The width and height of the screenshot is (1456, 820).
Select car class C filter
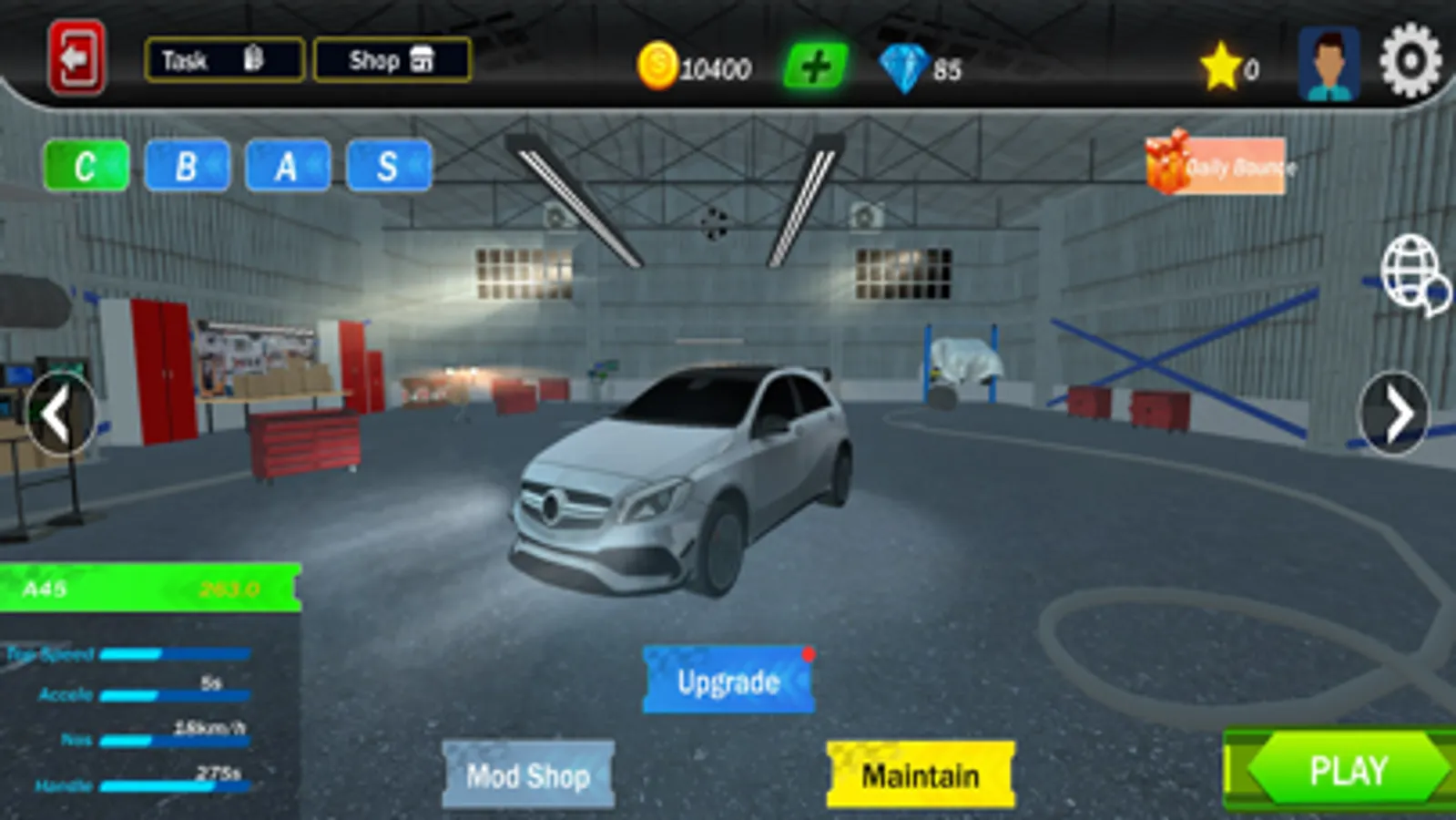[84, 166]
